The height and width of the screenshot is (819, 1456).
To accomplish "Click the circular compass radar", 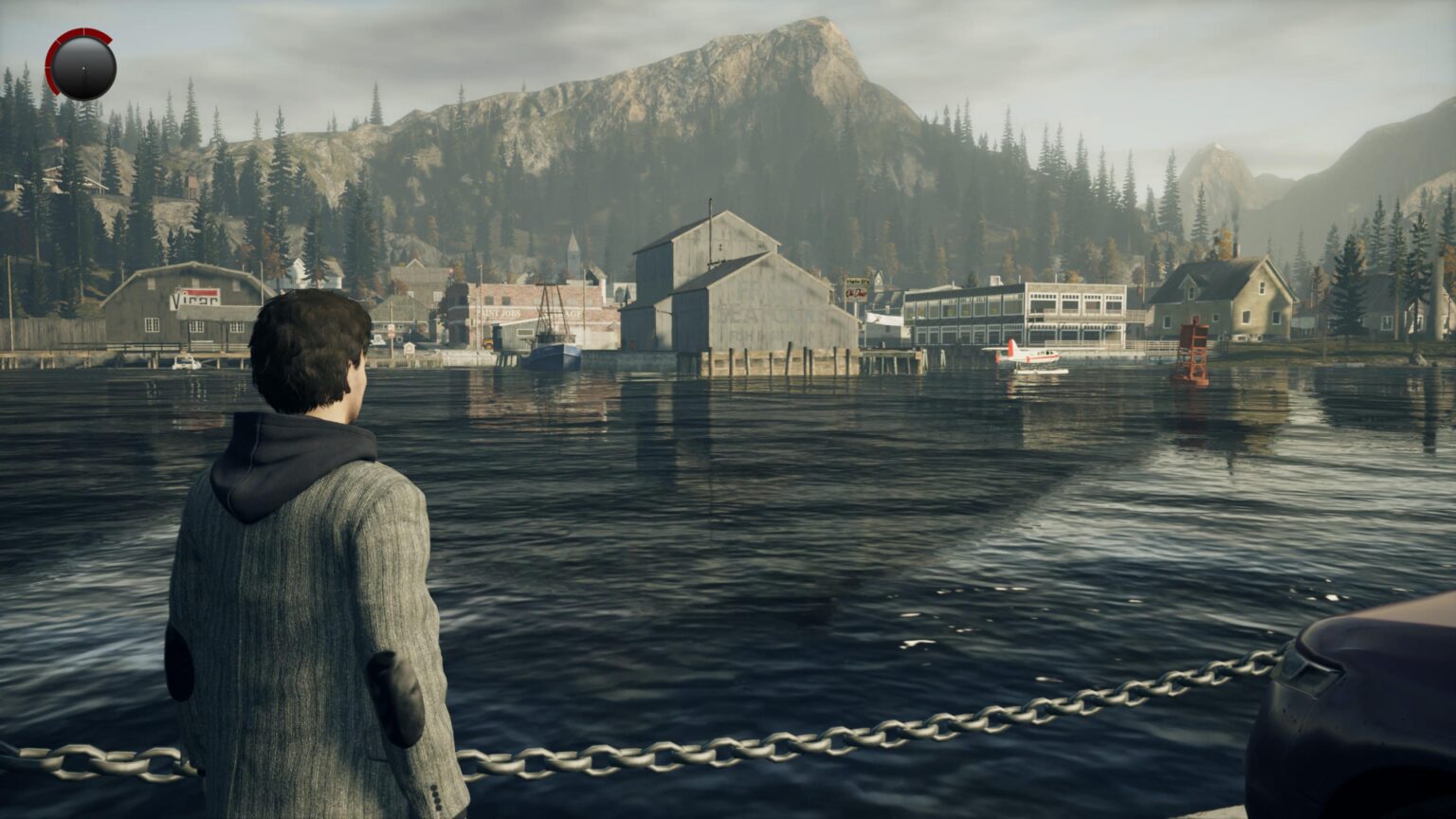I will (x=82, y=66).
